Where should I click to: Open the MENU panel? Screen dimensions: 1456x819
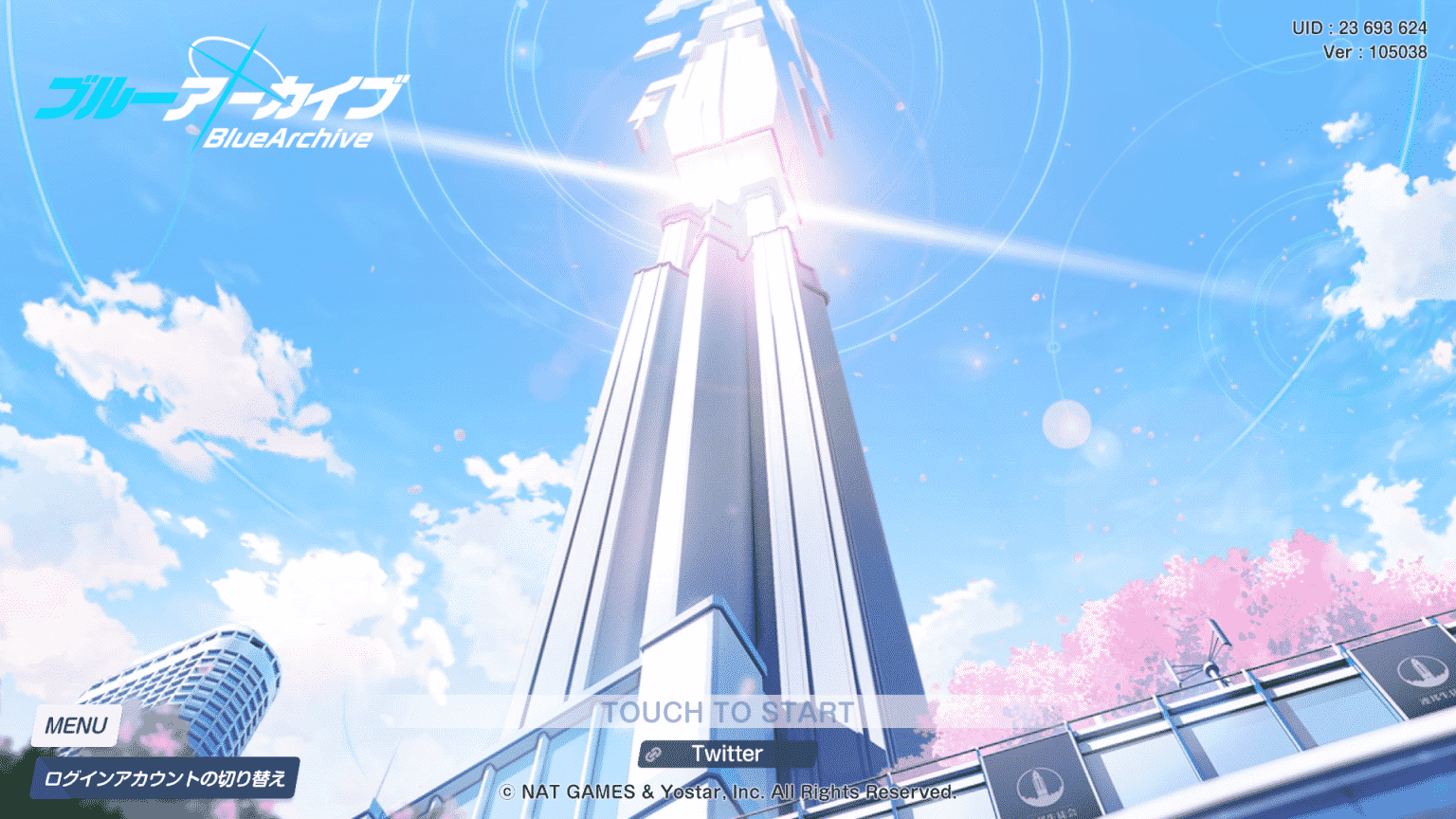pos(79,725)
